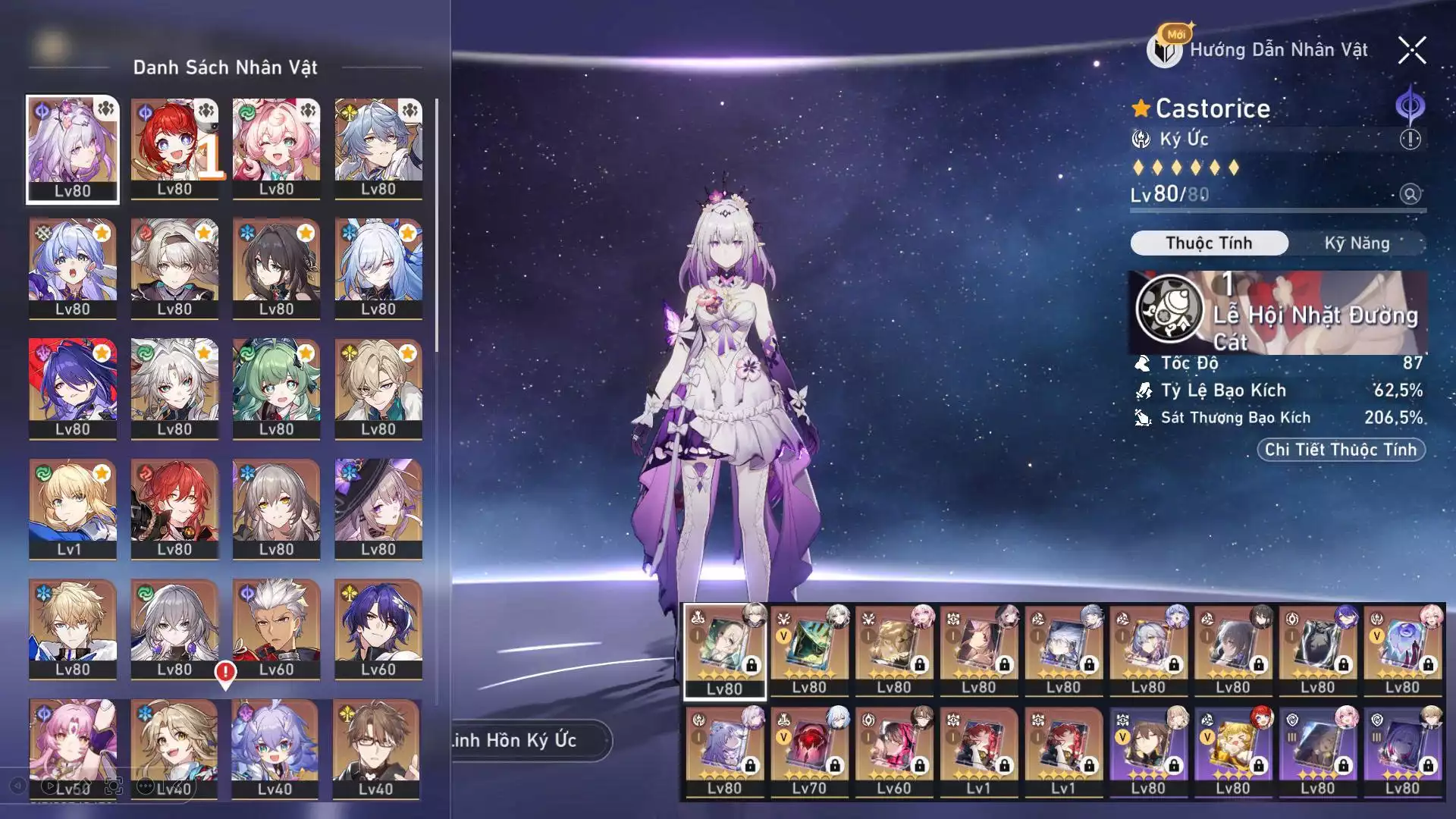The width and height of the screenshot is (1456, 819).
Task: Switch to the Kỹ Năng tab
Action: click(1357, 243)
